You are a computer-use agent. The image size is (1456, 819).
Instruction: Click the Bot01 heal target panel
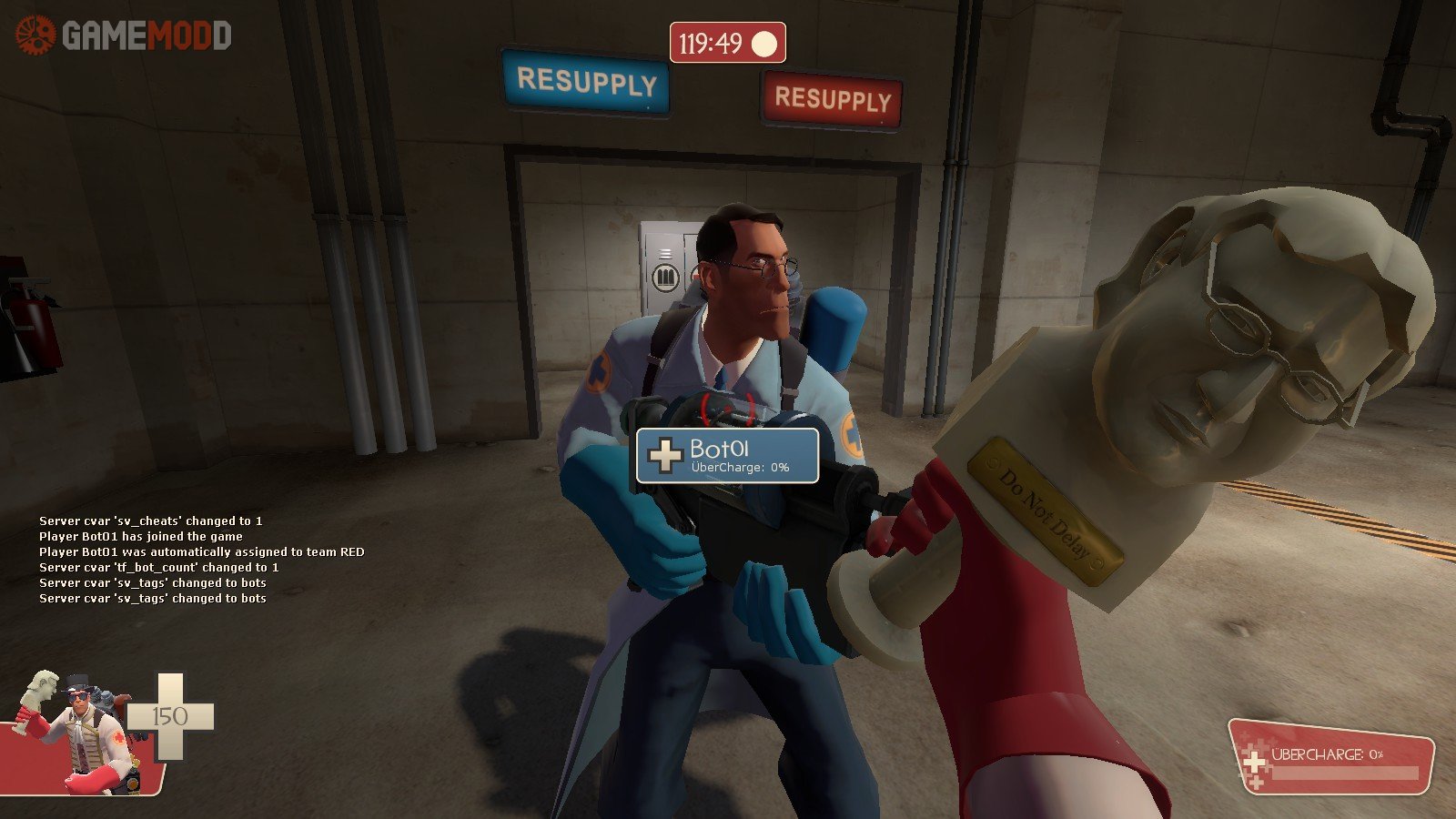[727, 456]
